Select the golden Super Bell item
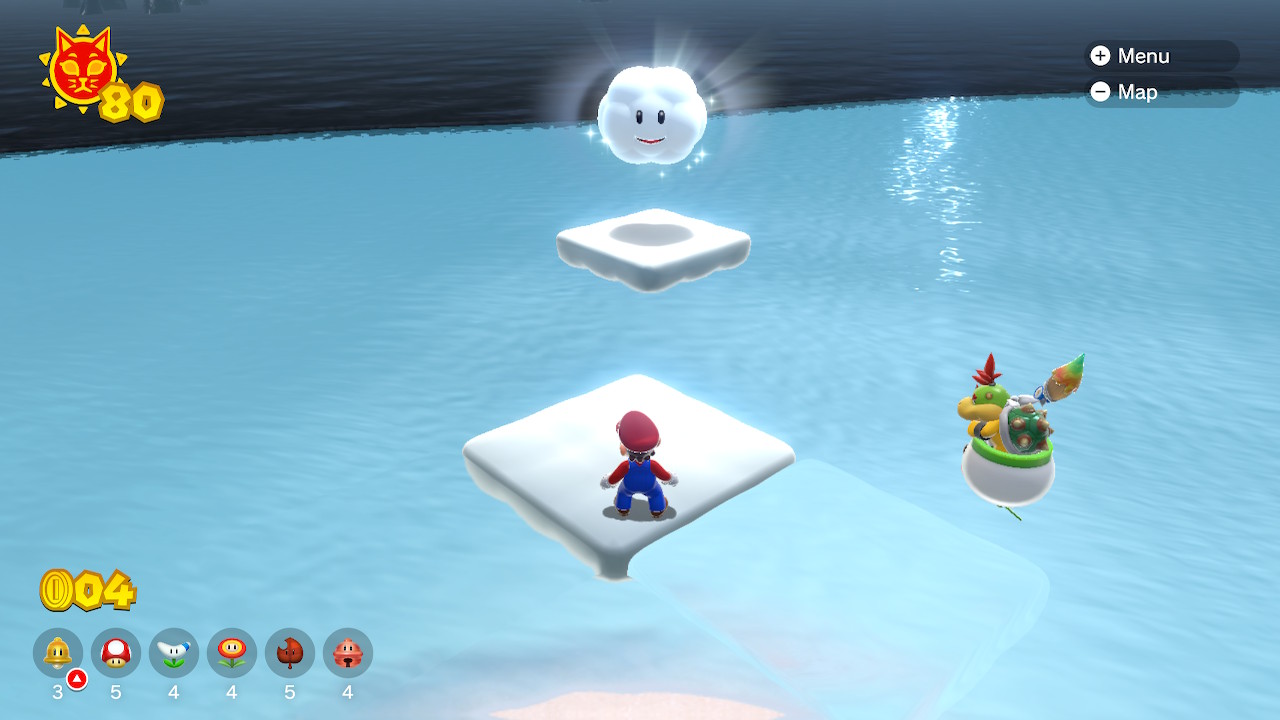The width and height of the screenshot is (1280, 720). pyautogui.click(x=58, y=653)
